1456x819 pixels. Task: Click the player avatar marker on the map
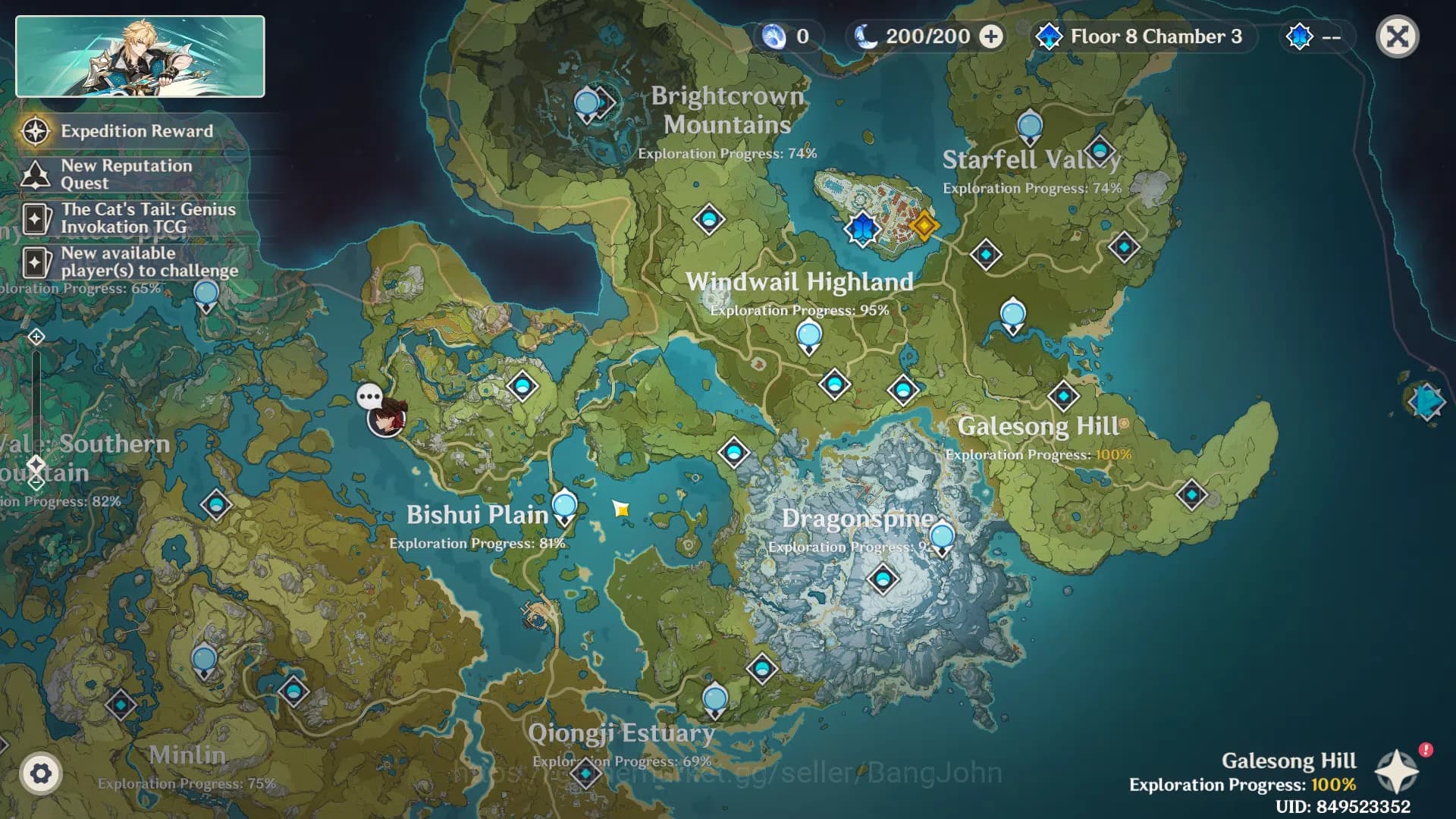pos(386,417)
